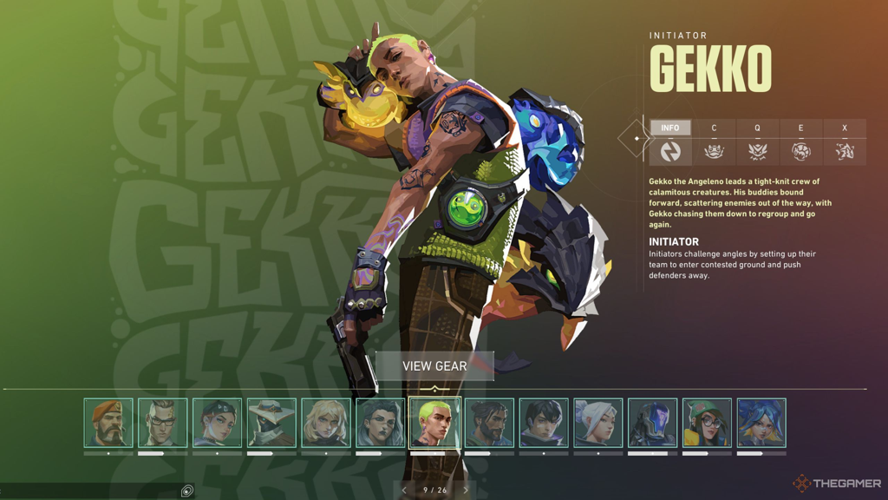Select Gekko's green-haired portrait

click(x=435, y=421)
